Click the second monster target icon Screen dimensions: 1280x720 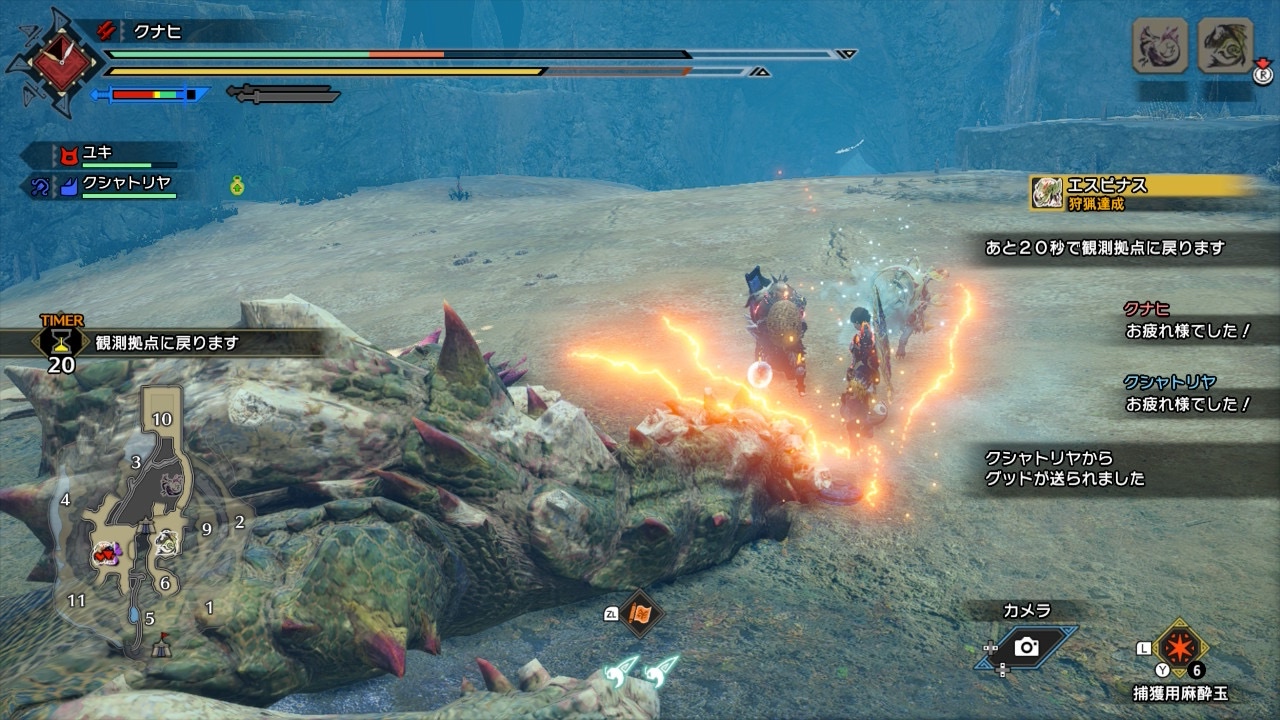point(1225,45)
